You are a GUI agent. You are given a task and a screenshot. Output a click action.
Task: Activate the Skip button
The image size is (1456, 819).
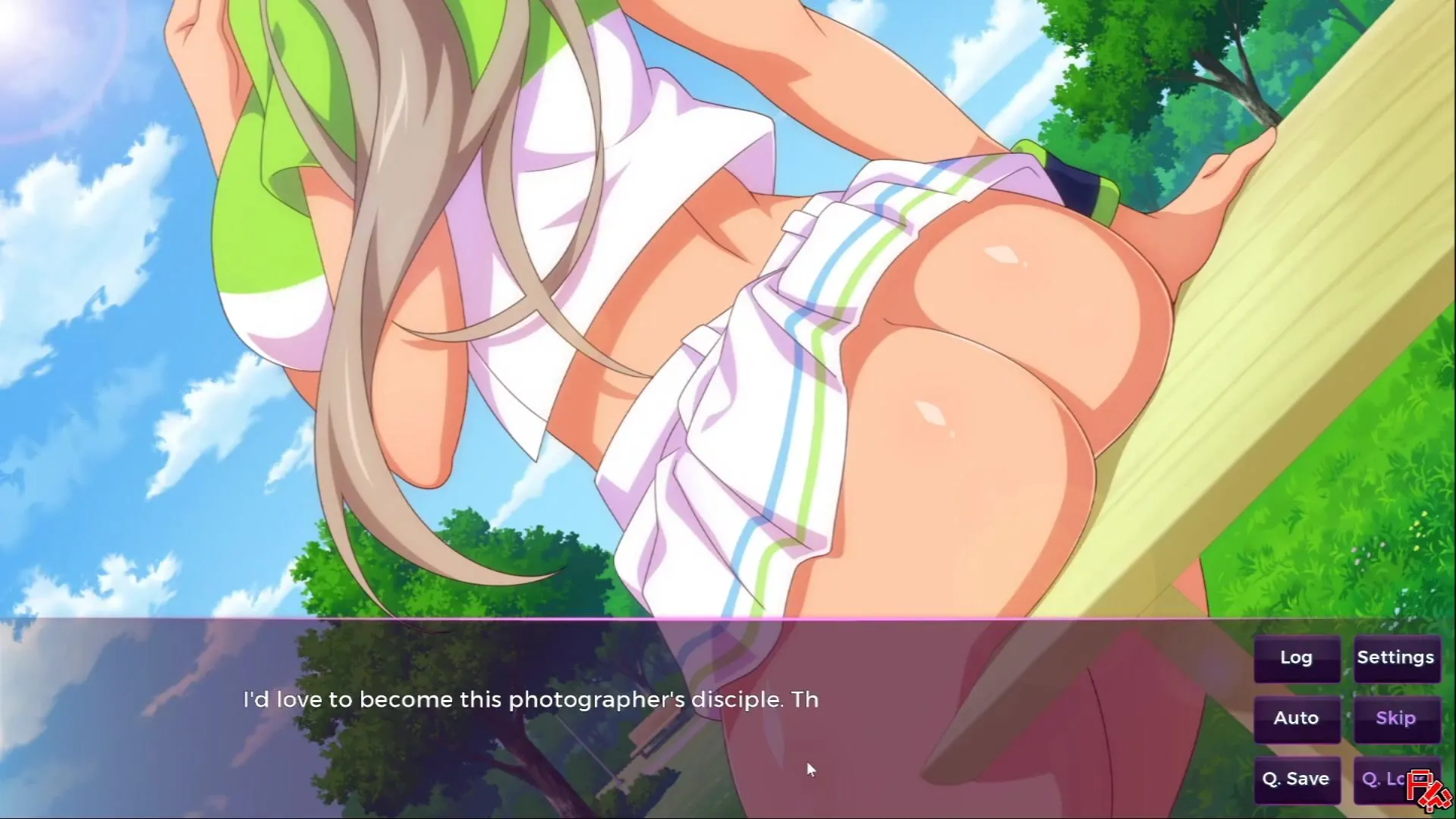[x=1396, y=718]
